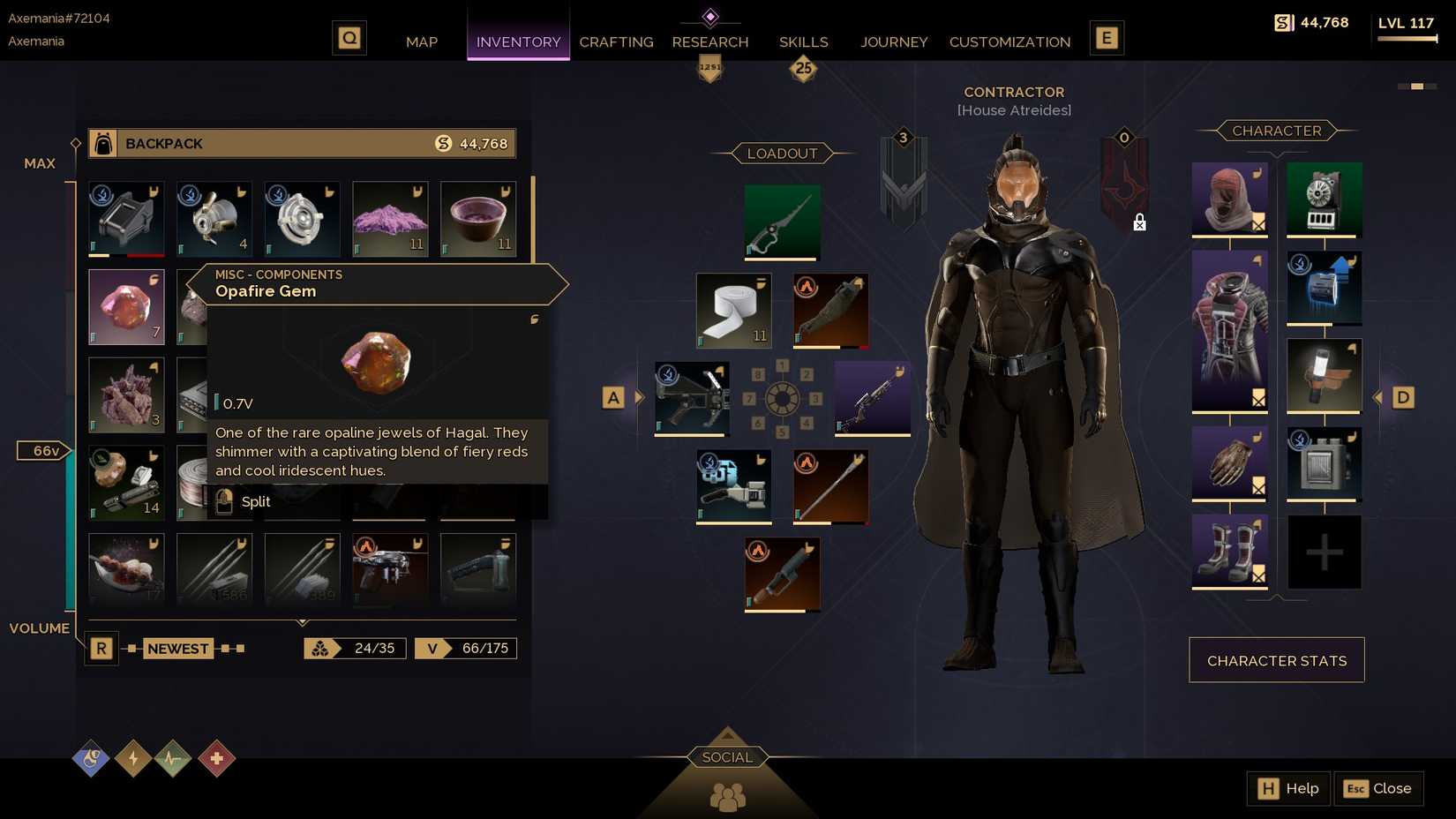Select the hydration diamond icon
Image resolution: width=1456 pixels, height=819 pixels.
click(90, 759)
